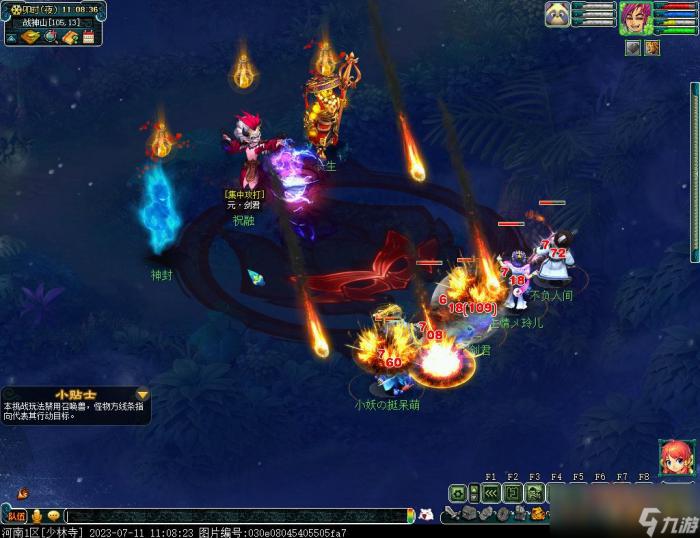Screen dimensions: 700x538
Task: Open the yellow smiley emoji picker
Action: [52, 516]
